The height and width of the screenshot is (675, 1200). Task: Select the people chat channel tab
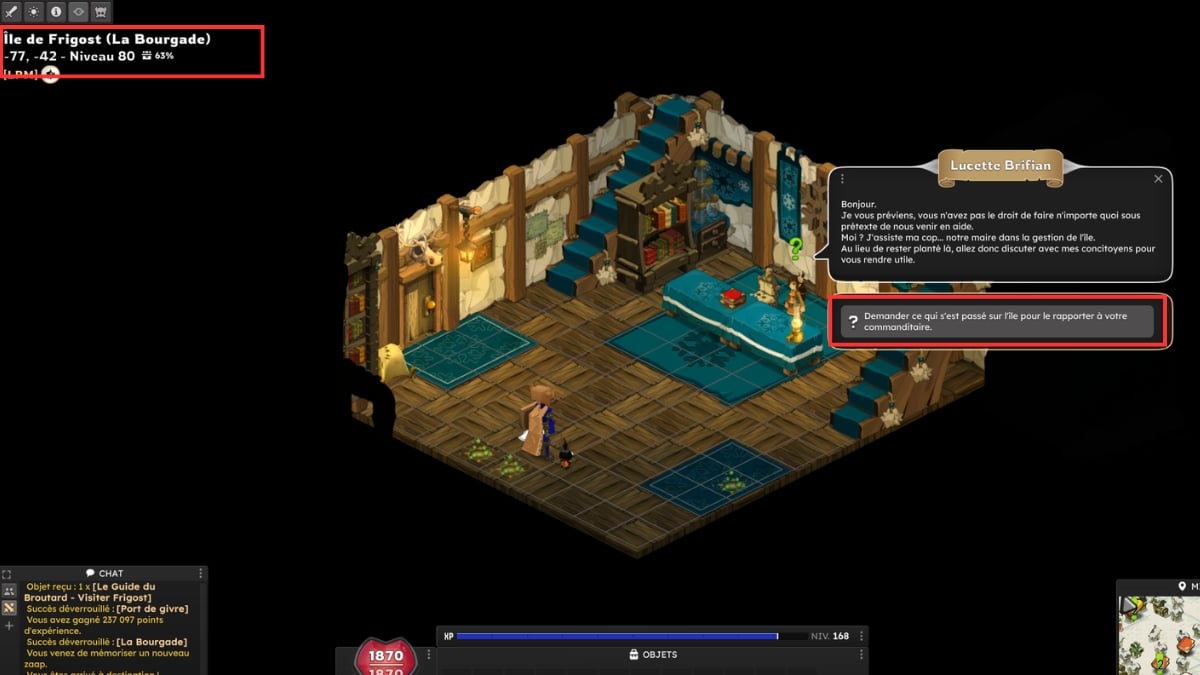click(x=8, y=591)
